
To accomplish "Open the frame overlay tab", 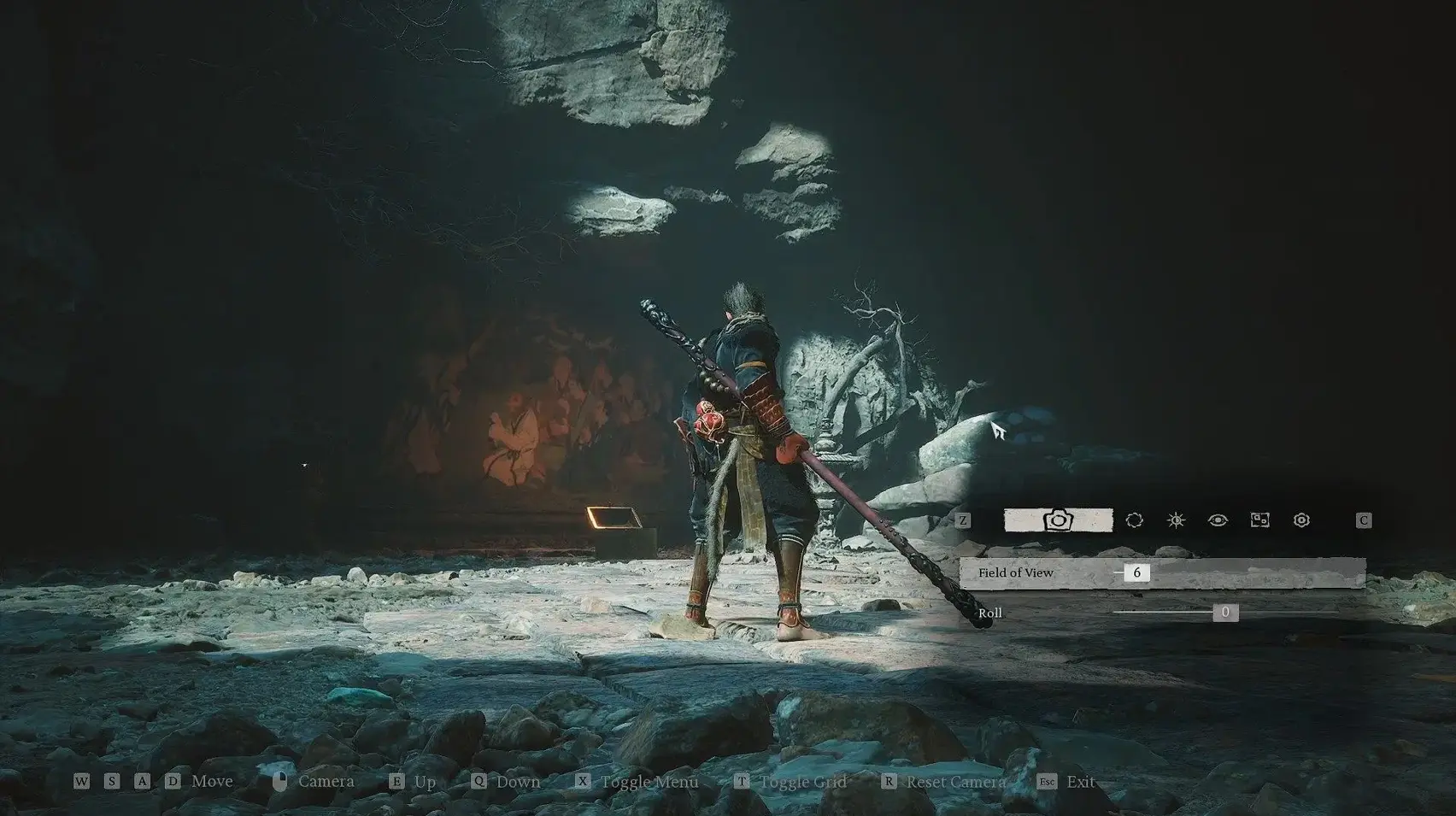I will click(x=1259, y=520).
